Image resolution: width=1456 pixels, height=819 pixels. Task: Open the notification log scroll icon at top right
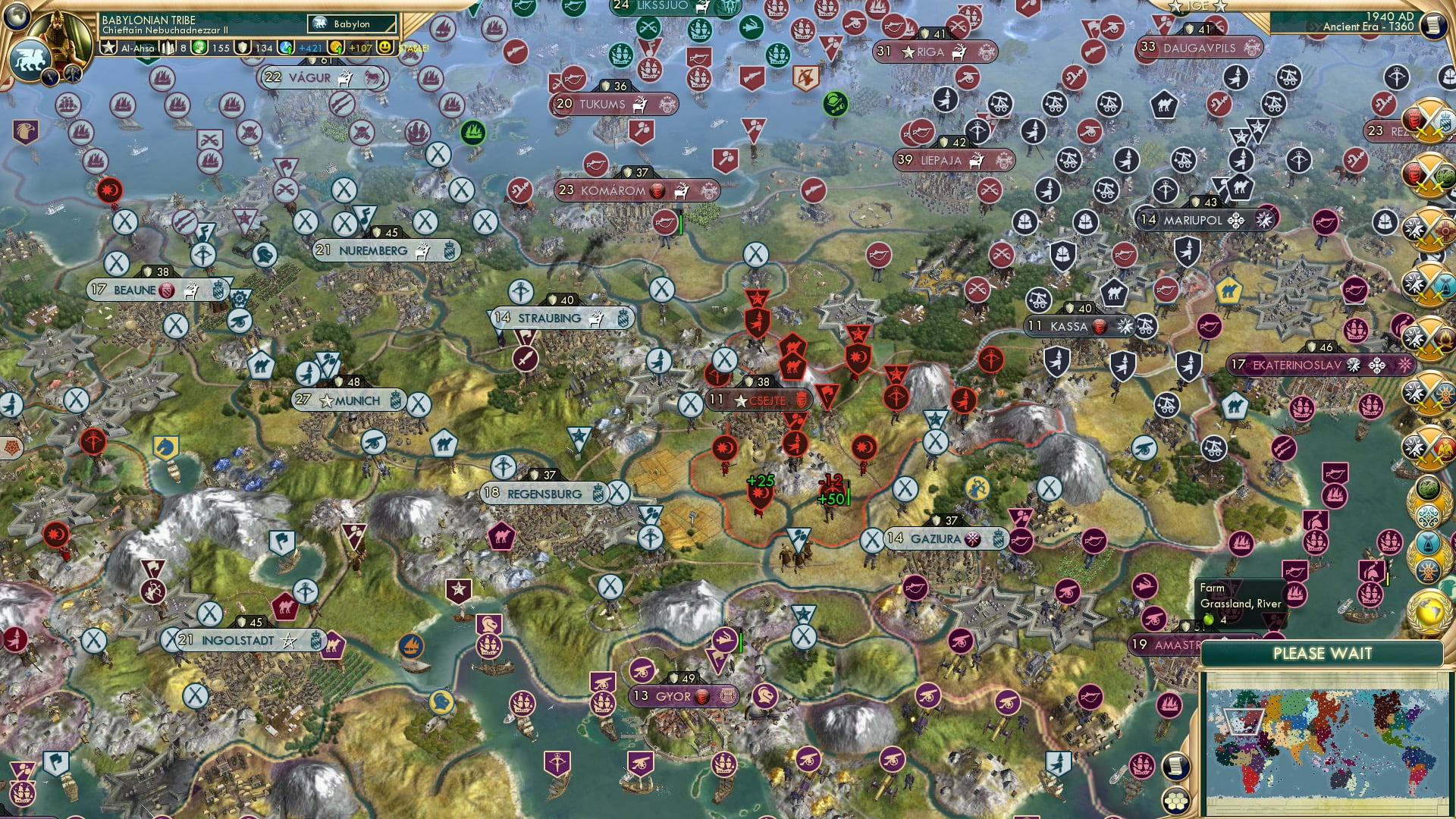click(1434, 24)
